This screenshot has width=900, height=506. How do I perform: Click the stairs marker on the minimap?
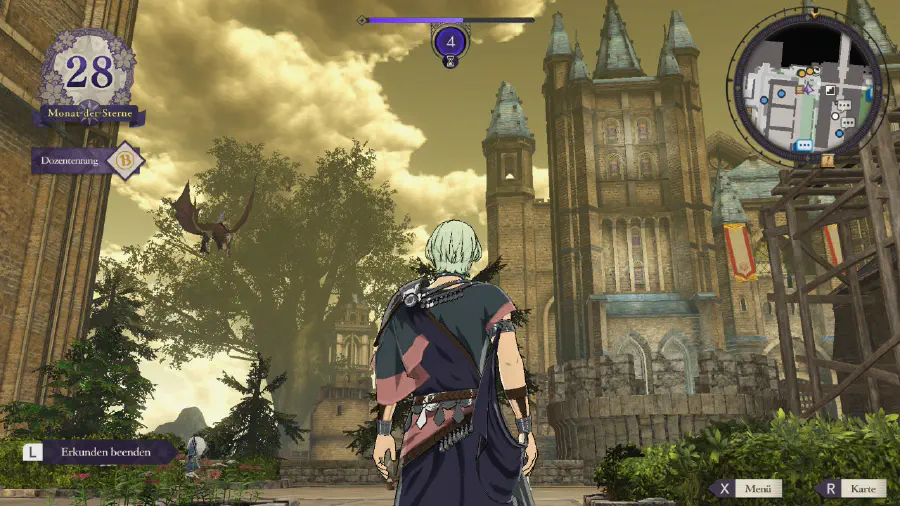830,92
